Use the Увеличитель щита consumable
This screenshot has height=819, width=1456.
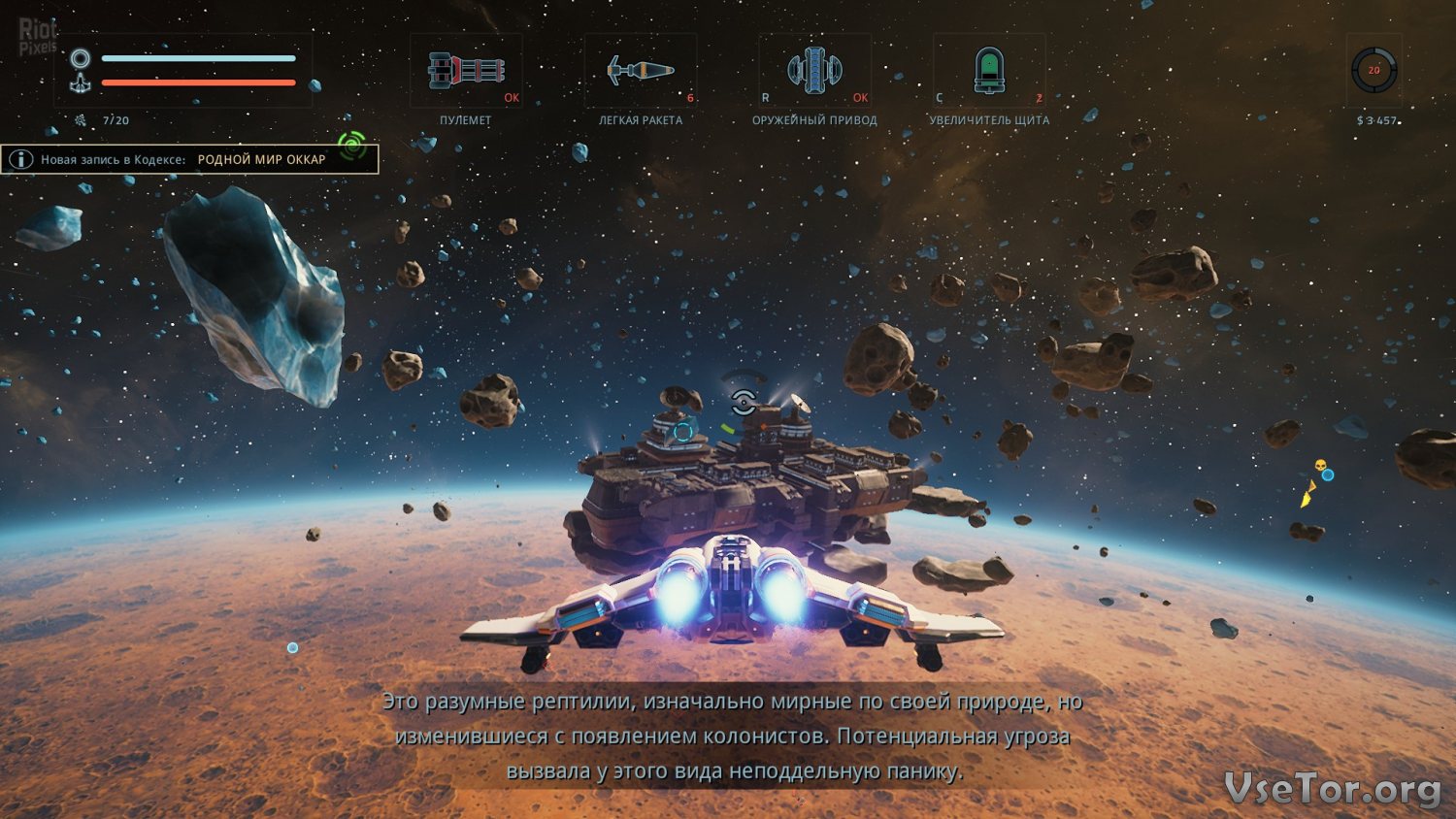point(989,71)
